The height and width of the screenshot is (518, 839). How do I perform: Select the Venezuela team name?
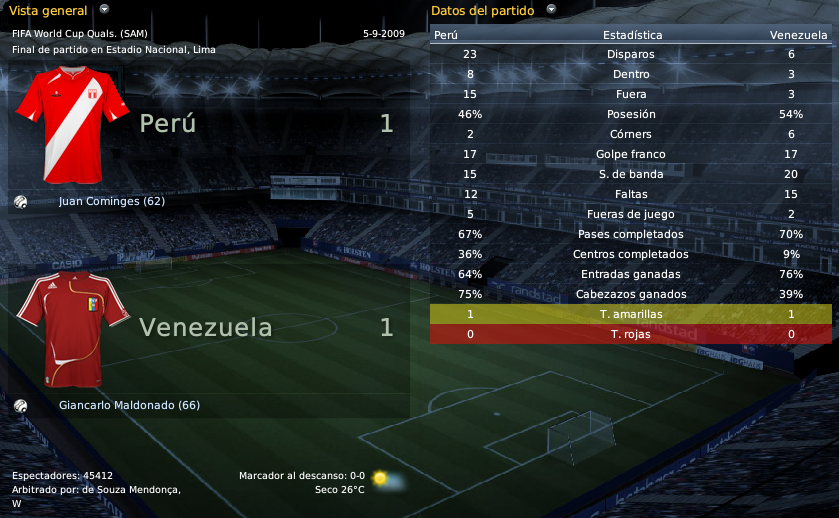tap(205, 327)
